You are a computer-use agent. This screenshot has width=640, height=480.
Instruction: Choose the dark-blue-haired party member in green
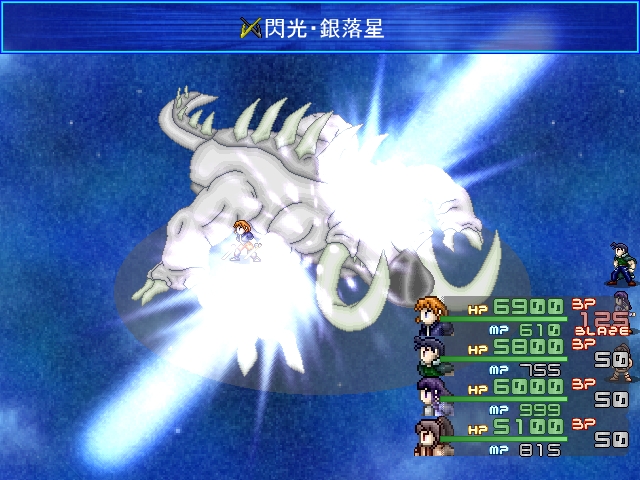tap(431, 354)
